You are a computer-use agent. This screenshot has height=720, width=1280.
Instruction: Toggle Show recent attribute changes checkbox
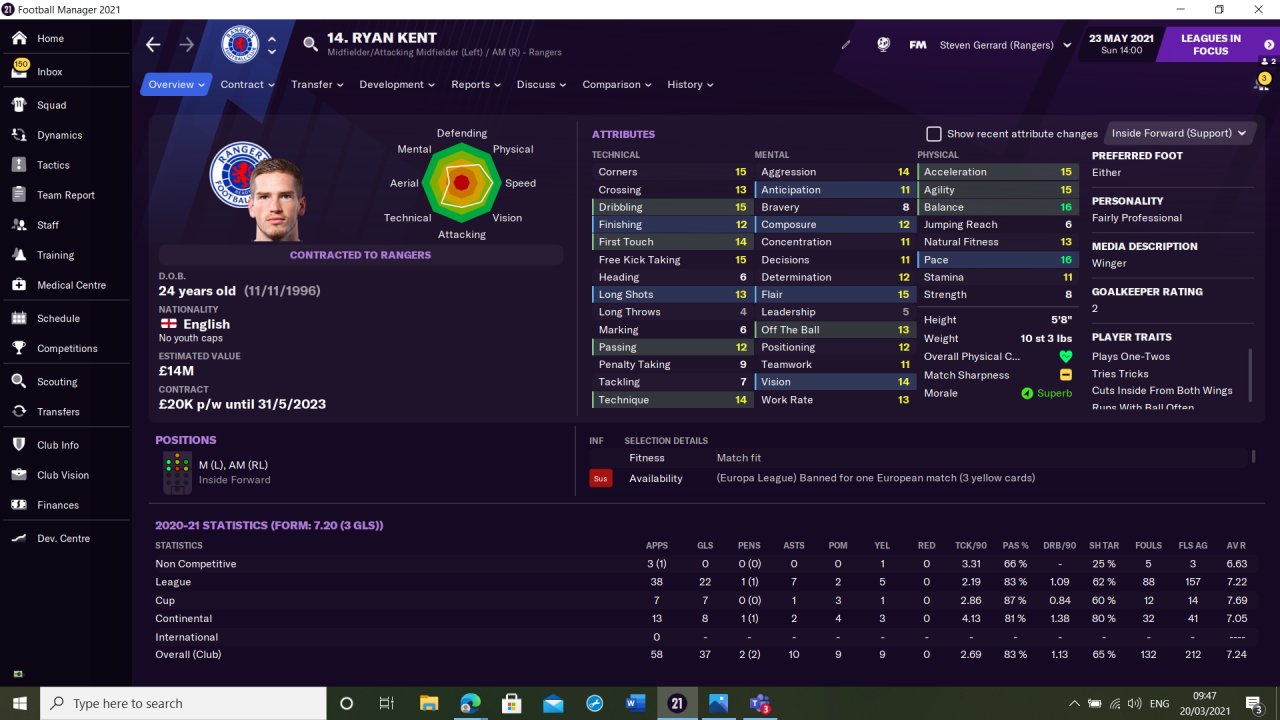click(x=934, y=134)
